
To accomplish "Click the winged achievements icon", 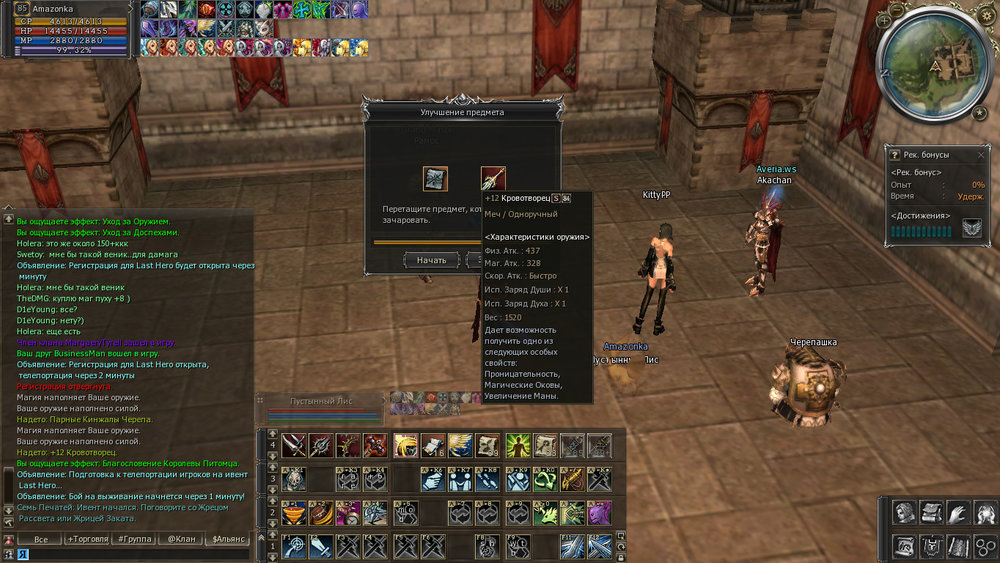I will (971, 230).
